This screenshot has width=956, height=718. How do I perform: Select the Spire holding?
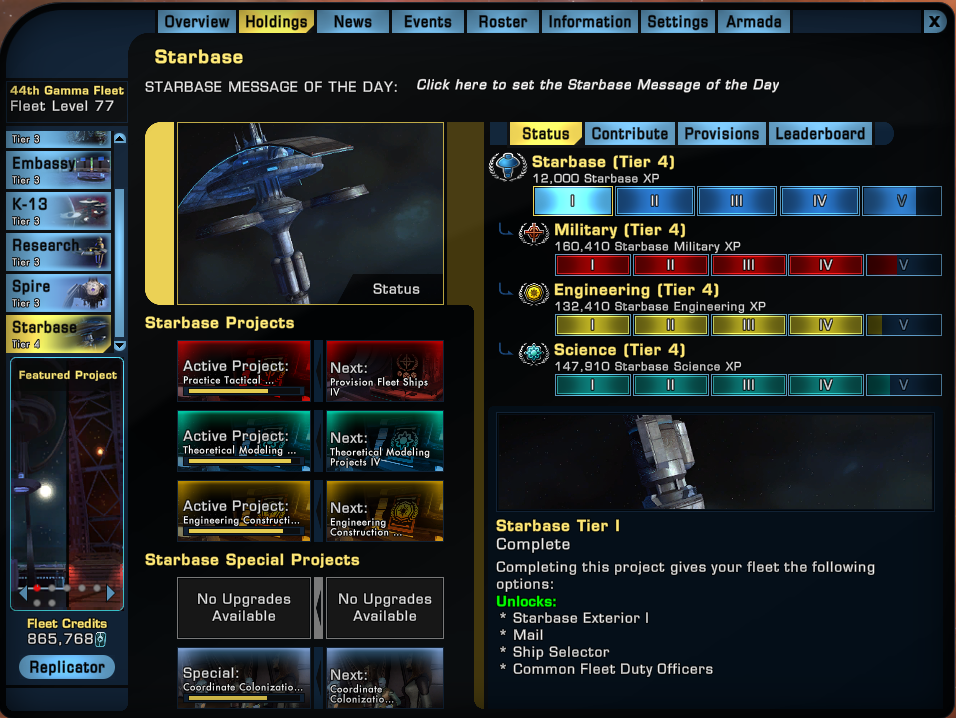[x=59, y=291]
